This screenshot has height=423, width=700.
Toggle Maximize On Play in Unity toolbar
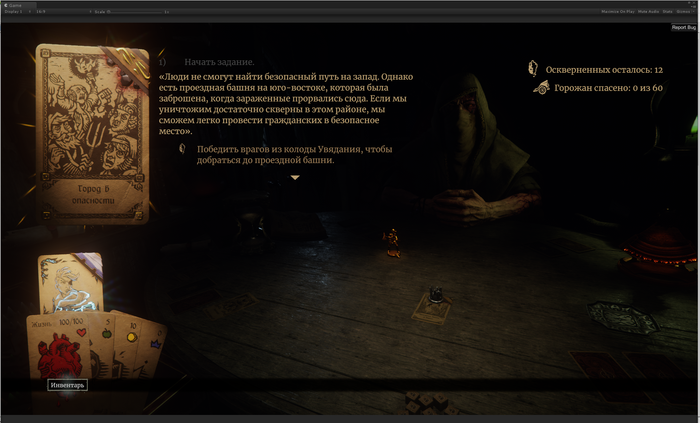(617, 11)
